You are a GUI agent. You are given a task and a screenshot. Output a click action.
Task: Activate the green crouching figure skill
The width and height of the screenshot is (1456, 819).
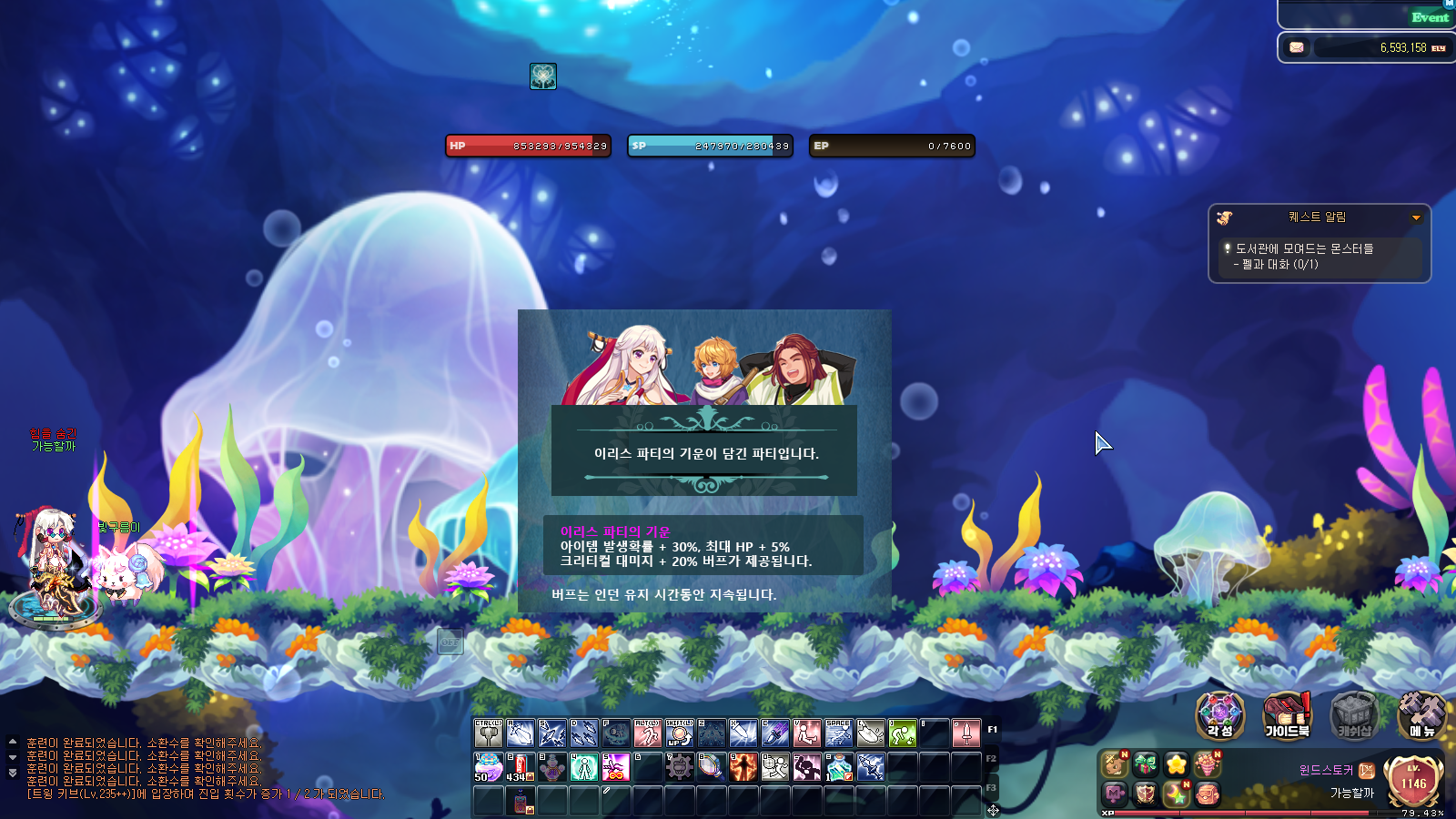tap(902, 733)
